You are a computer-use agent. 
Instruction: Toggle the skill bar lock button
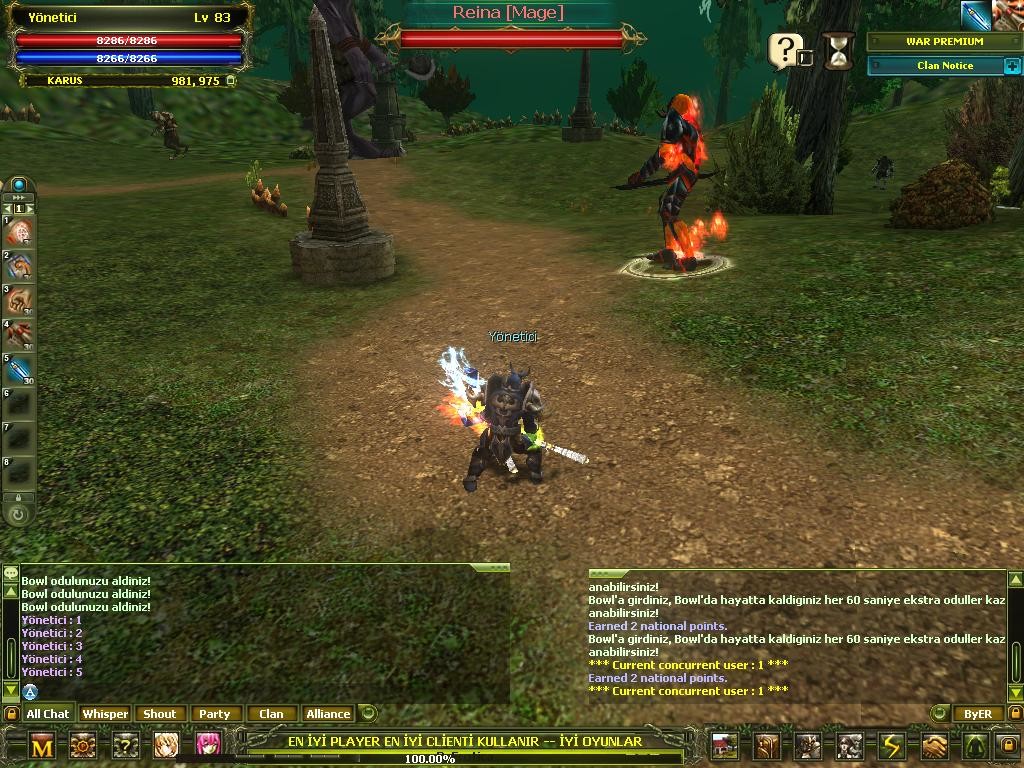pyautogui.click(x=18, y=497)
